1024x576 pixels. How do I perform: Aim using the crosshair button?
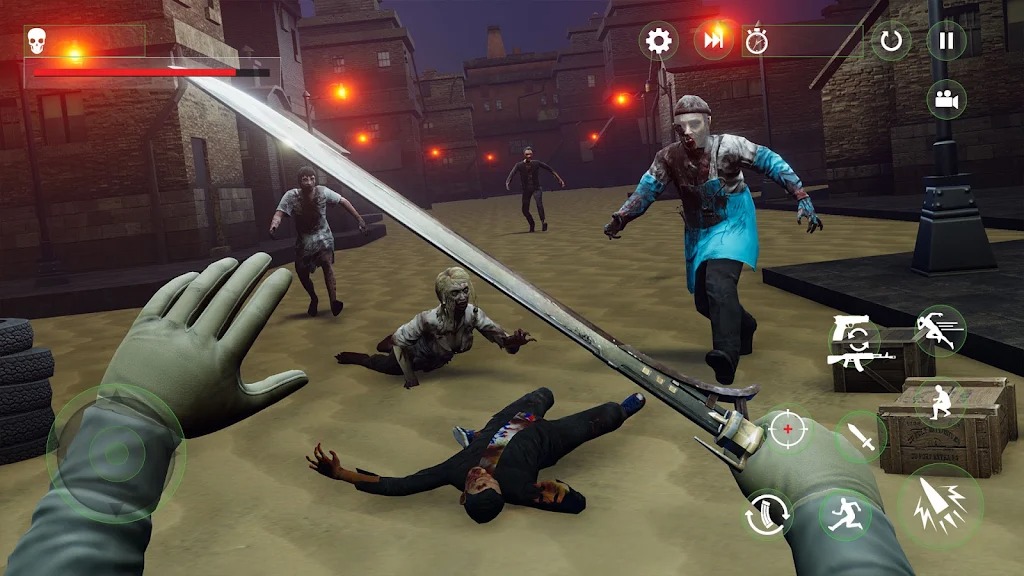[x=788, y=429]
